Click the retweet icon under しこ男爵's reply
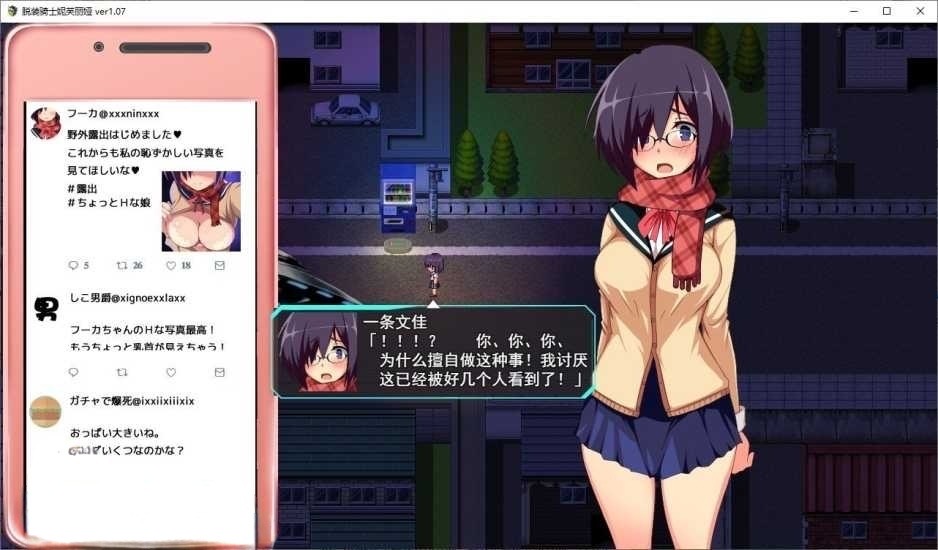The height and width of the screenshot is (550, 938). [x=122, y=372]
